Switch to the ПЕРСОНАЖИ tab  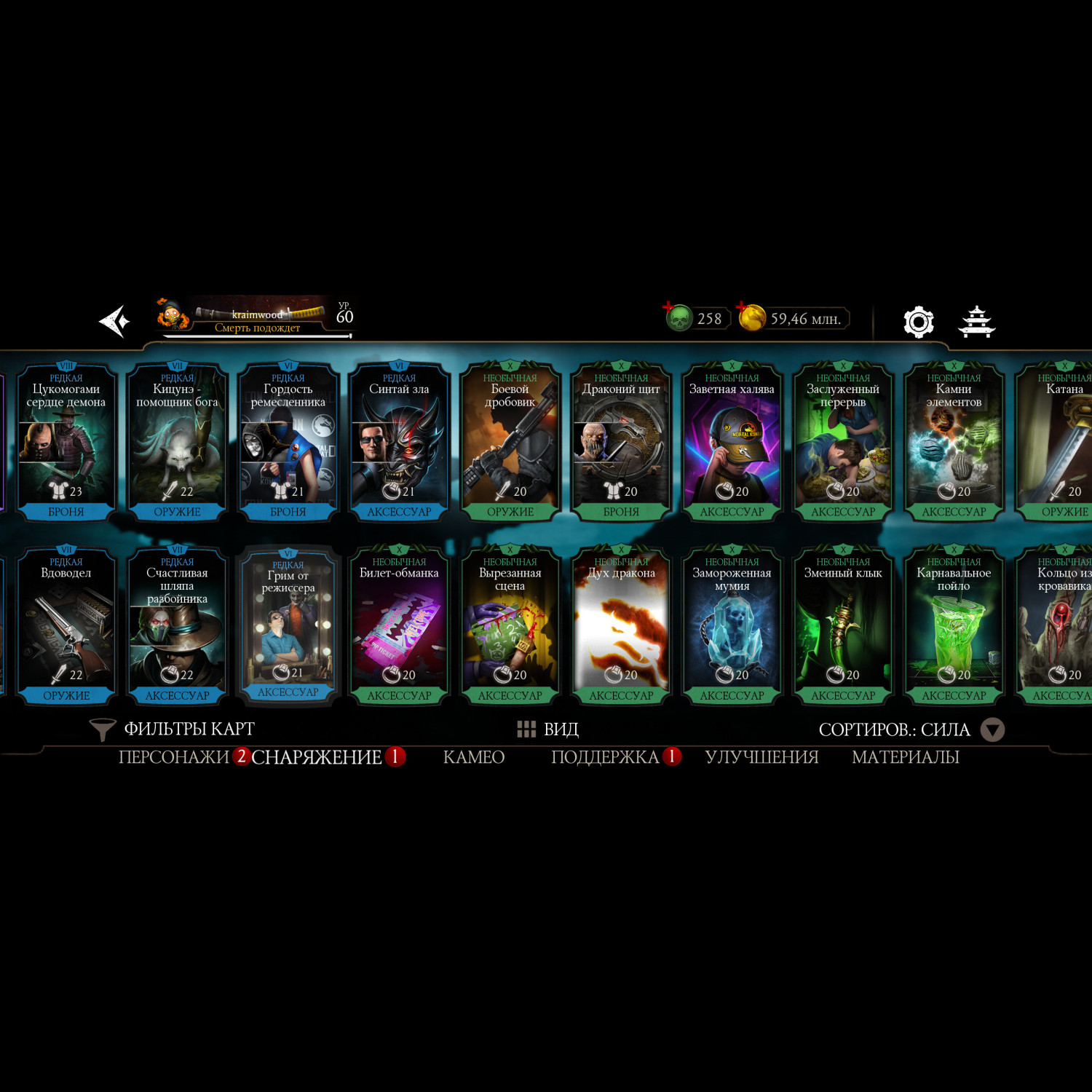(174, 757)
